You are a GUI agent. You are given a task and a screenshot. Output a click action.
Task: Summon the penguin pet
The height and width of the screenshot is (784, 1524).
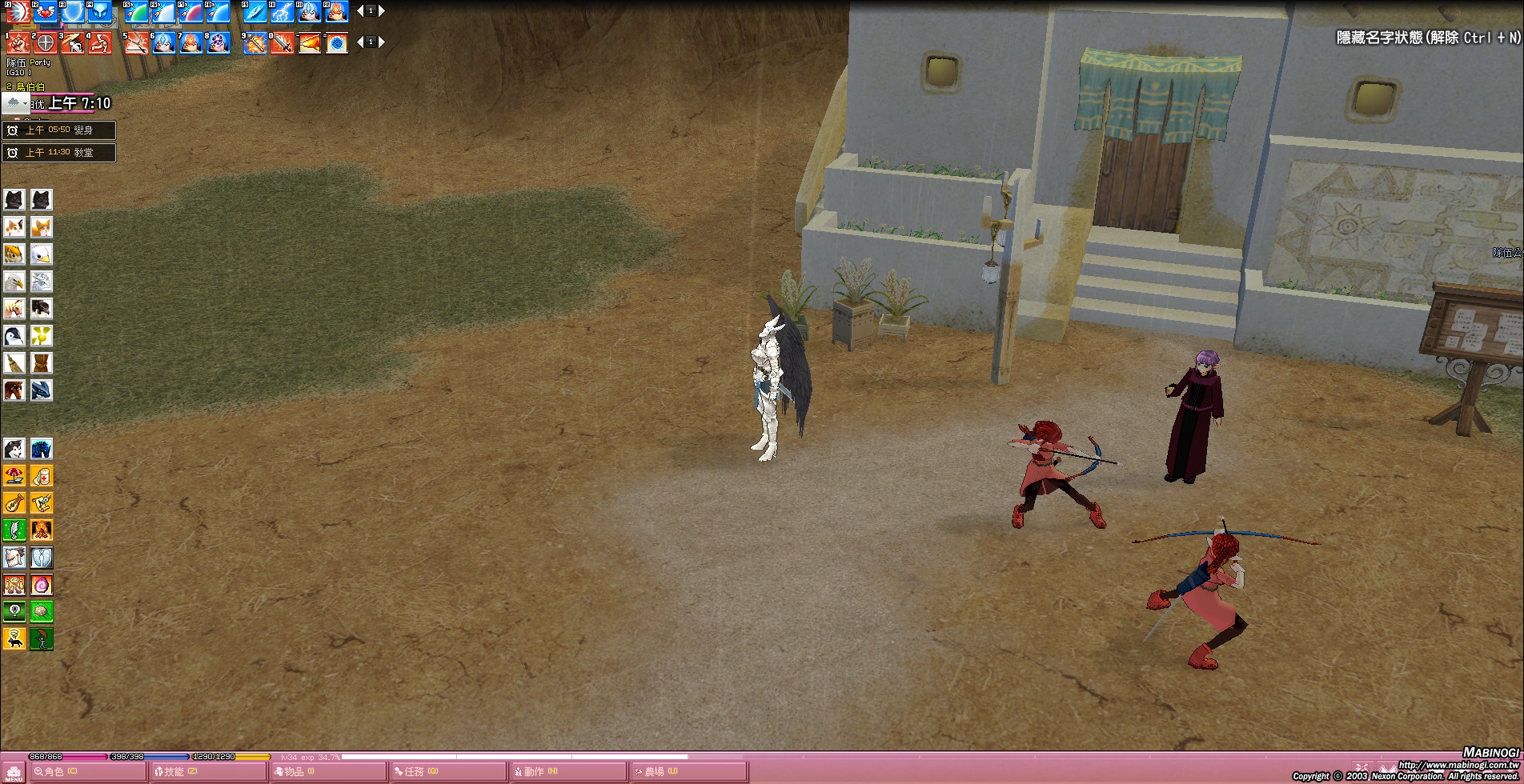pos(14,336)
